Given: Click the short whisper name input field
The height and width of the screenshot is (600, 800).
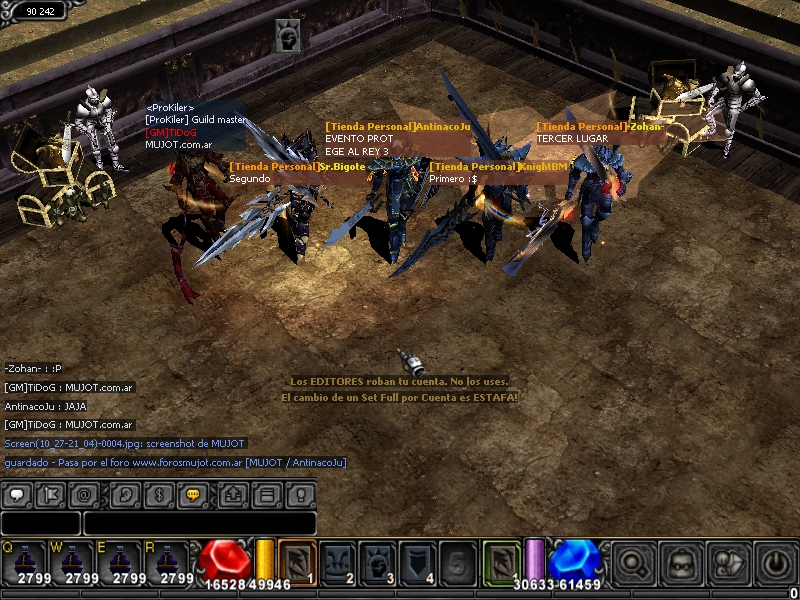Looking at the screenshot, I should click(41, 523).
